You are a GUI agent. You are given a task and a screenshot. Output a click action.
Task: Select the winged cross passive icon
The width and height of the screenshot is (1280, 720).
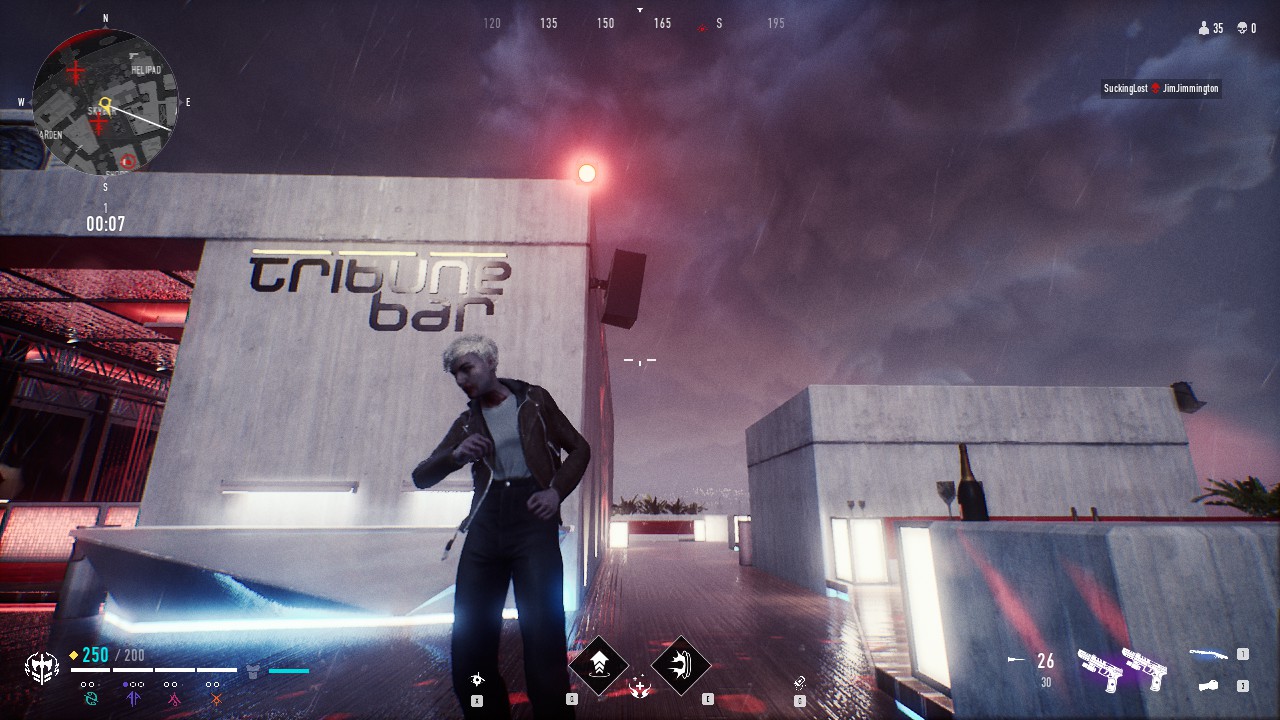pos(640,687)
